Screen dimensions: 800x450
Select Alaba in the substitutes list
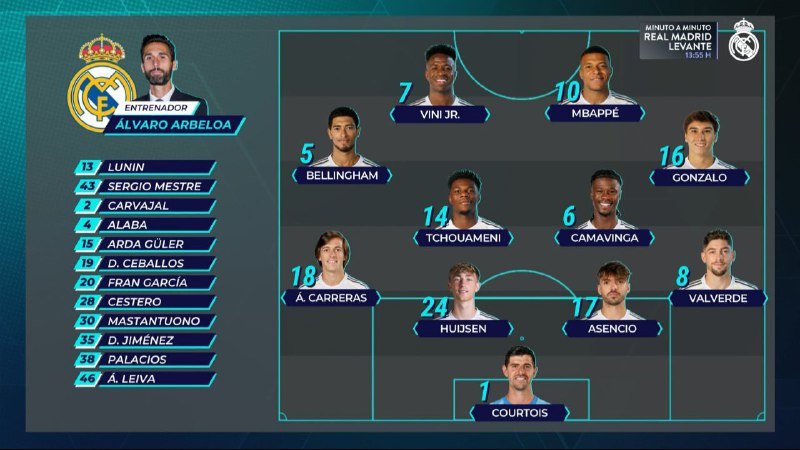[x=146, y=225]
